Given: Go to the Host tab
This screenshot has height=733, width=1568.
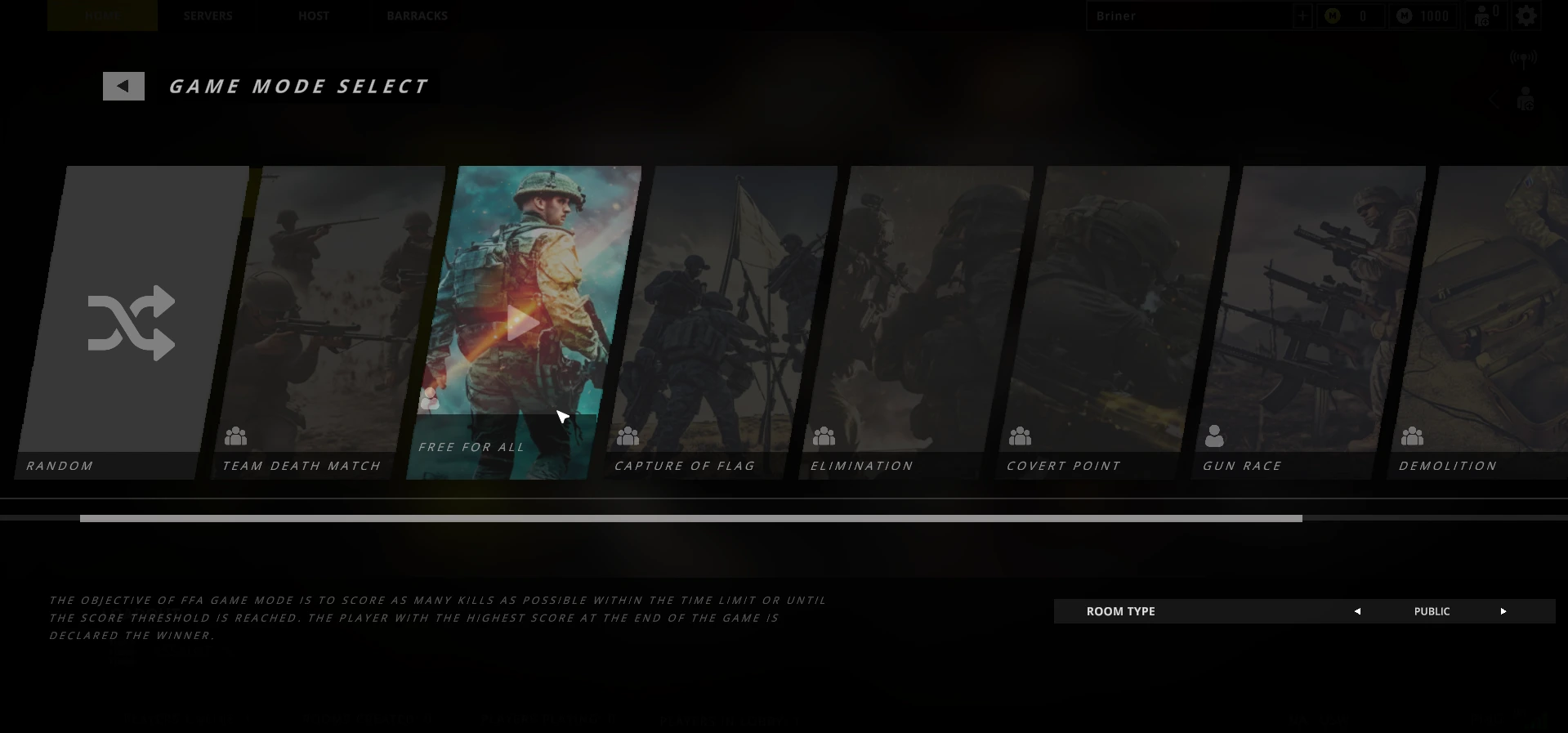Looking at the screenshot, I should click(x=314, y=16).
